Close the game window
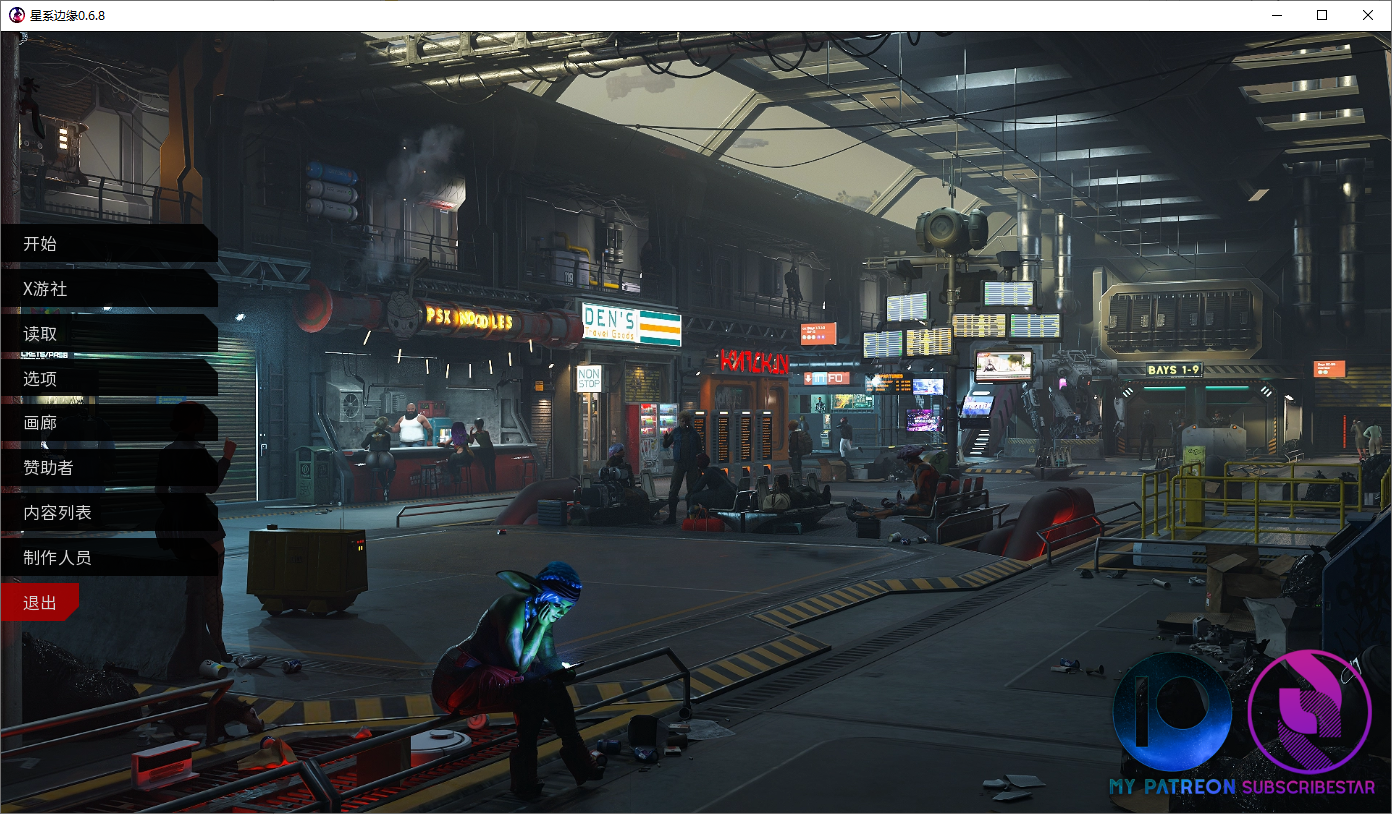 click(x=1368, y=15)
